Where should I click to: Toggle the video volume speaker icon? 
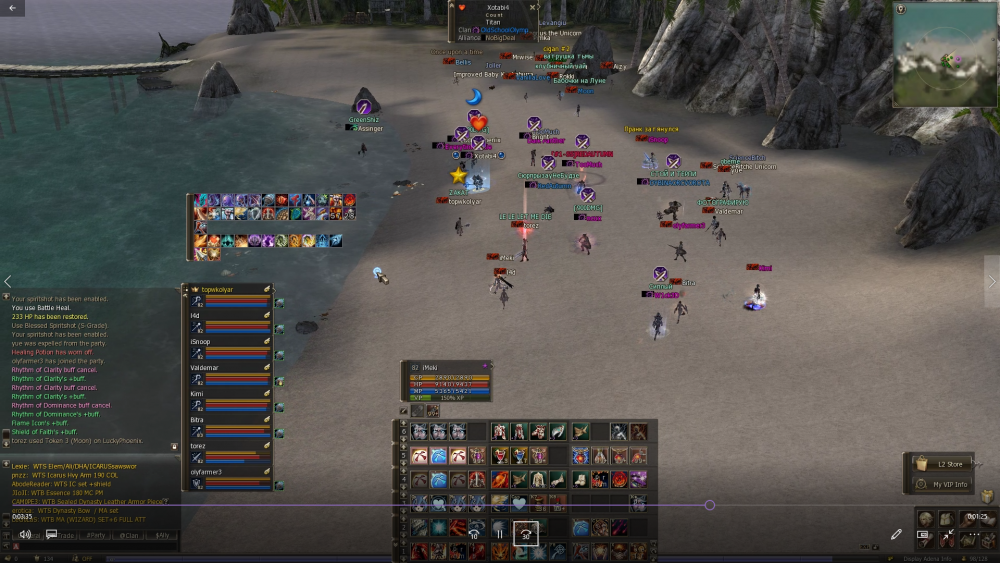coord(25,534)
